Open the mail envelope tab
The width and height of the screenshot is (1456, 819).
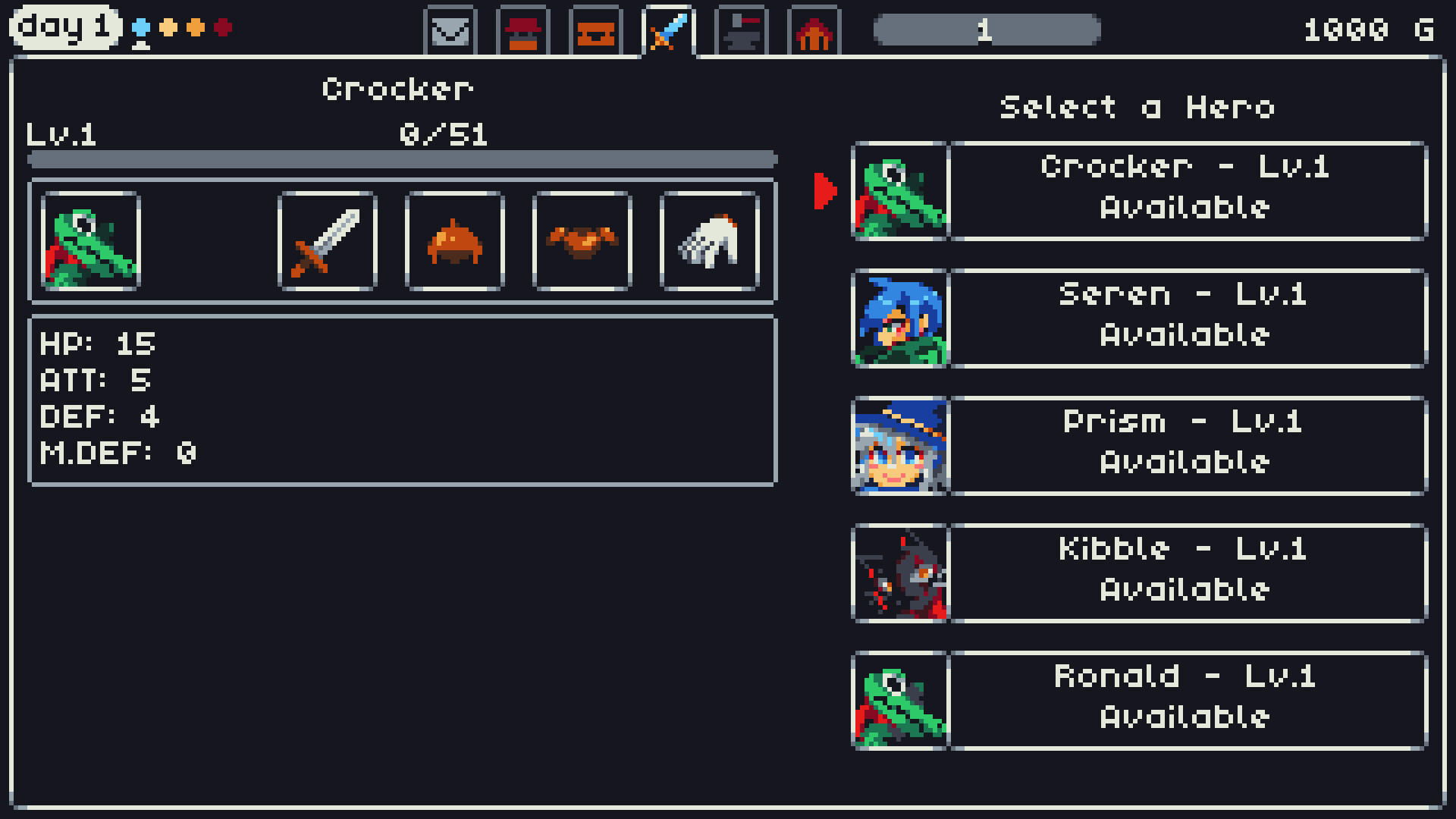(450, 30)
